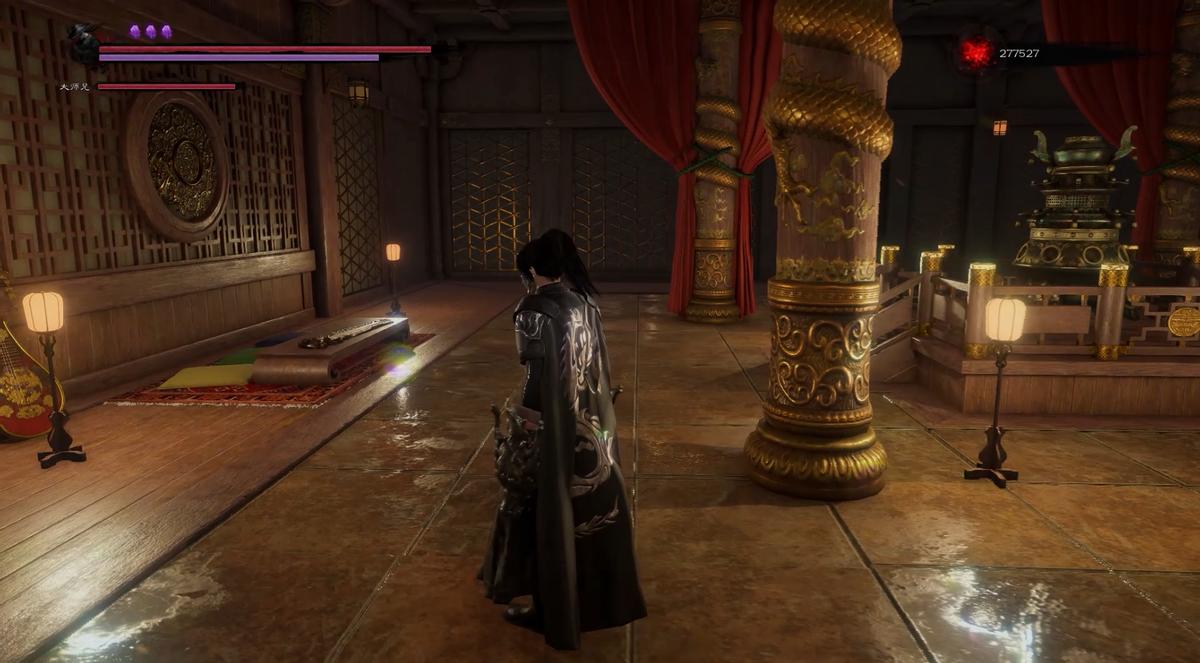The image size is (1200, 663).
Task: Select the red soul currency icon
Action: tap(976, 52)
